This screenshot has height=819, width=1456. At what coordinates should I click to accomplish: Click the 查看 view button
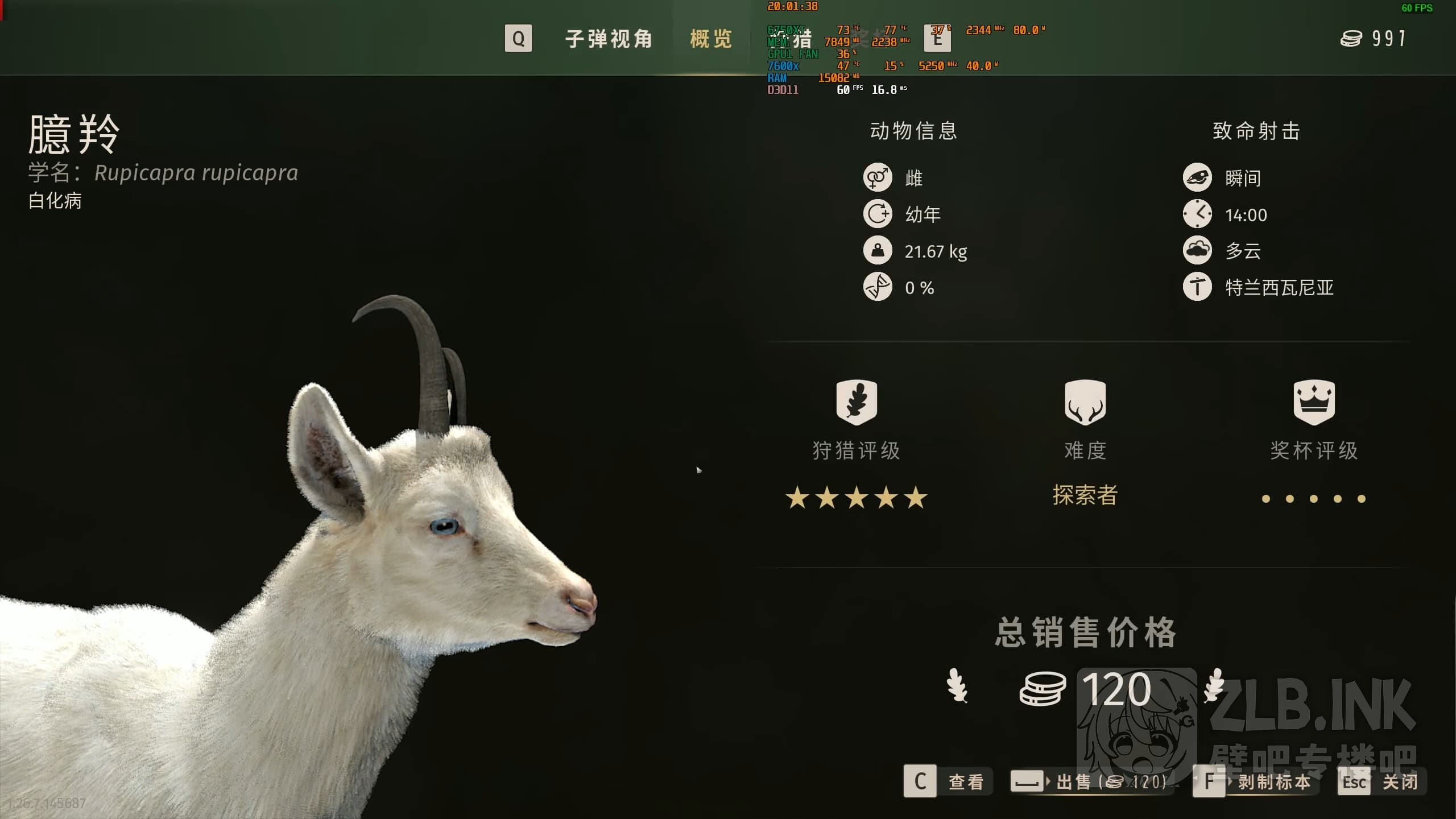point(948,781)
